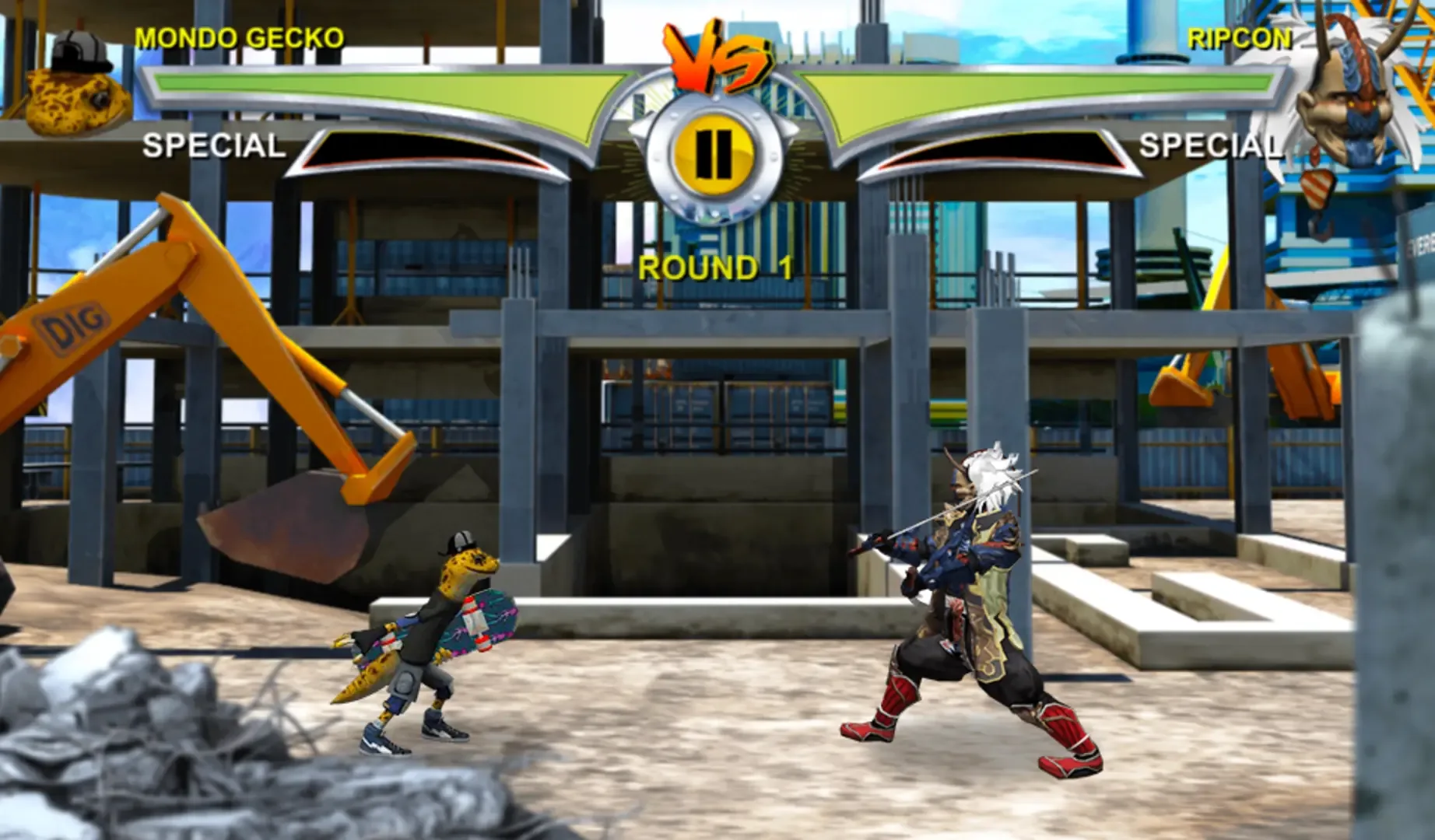The height and width of the screenshot is (840, 1435).
Task: Select the MONDO GECKO name label
Action: click(237, 35)
